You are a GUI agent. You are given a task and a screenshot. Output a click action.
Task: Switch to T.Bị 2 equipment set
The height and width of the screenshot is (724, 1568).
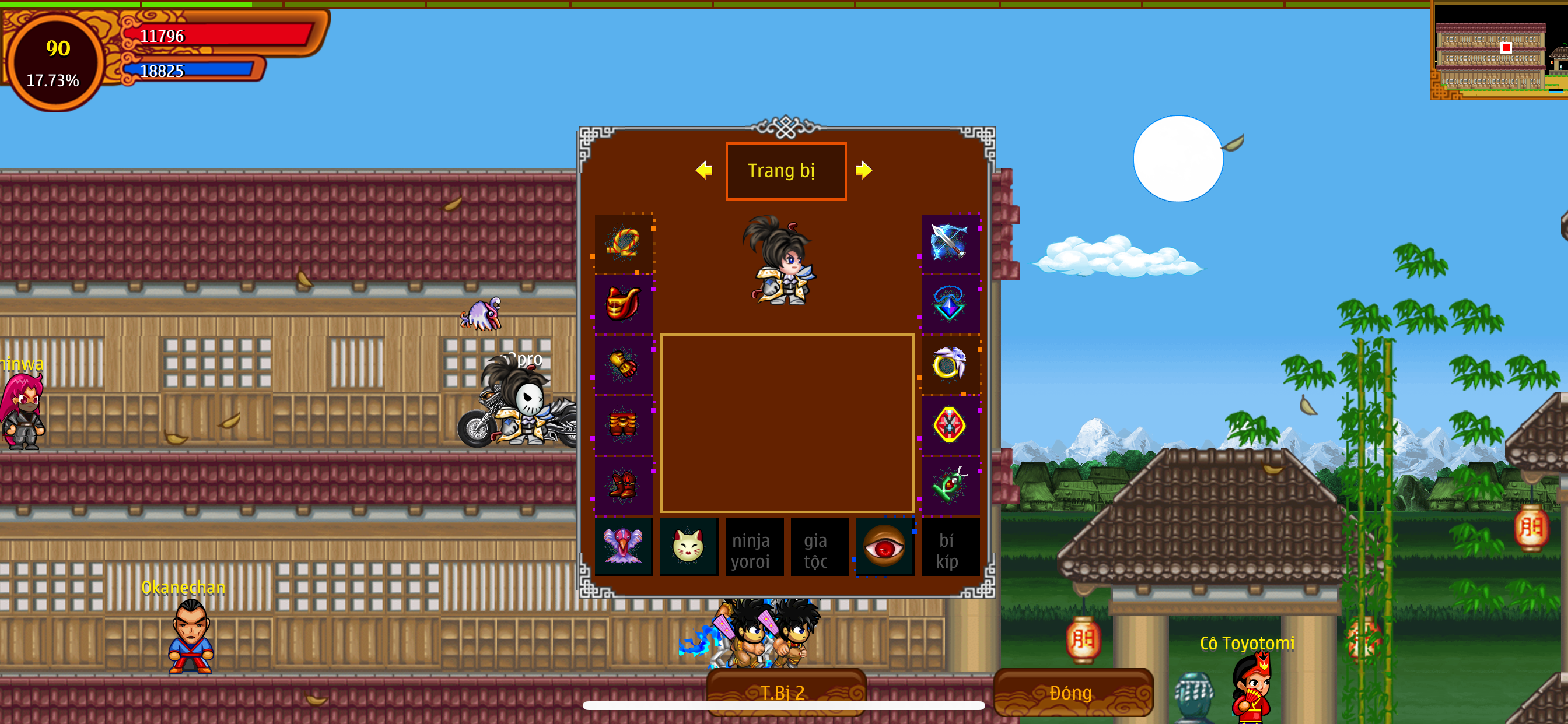point(785,692)
